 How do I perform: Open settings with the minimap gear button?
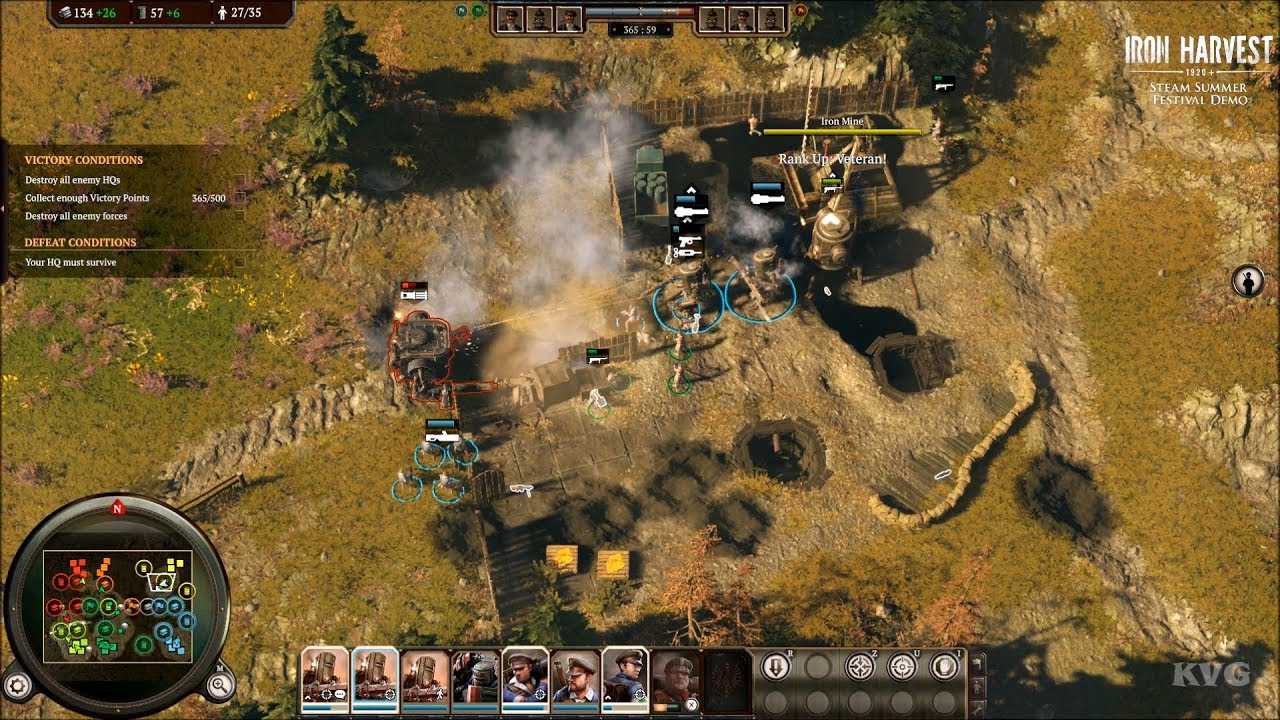point(19,684)
